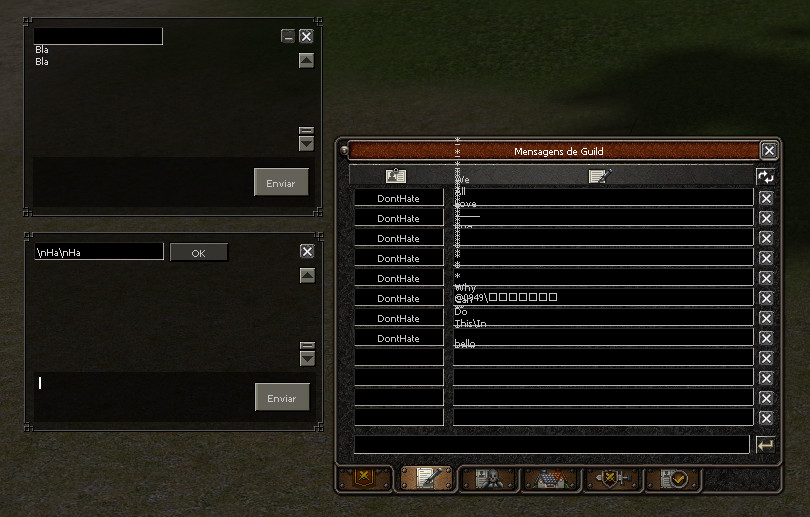Focus the empty name field above Bla
This screenshot has height=517, width=810.
(x=98, y=36)
